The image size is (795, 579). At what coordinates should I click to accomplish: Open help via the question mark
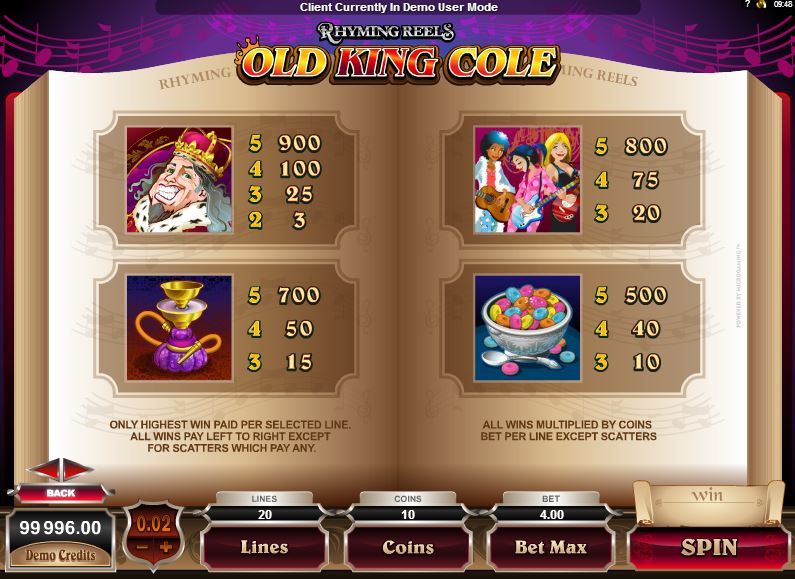coord(747,6)
